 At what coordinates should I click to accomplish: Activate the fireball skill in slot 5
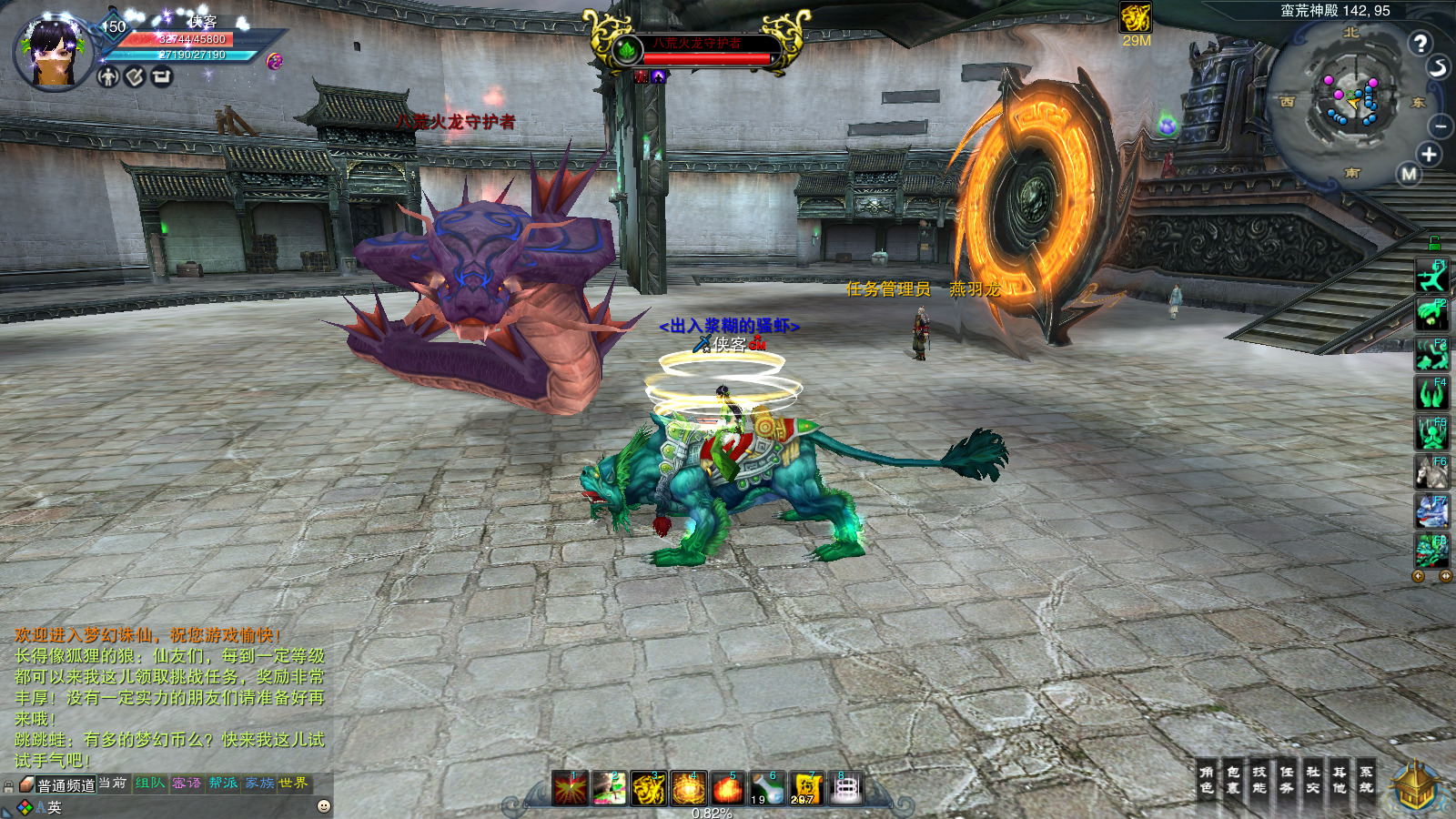(x=728, y=788)
